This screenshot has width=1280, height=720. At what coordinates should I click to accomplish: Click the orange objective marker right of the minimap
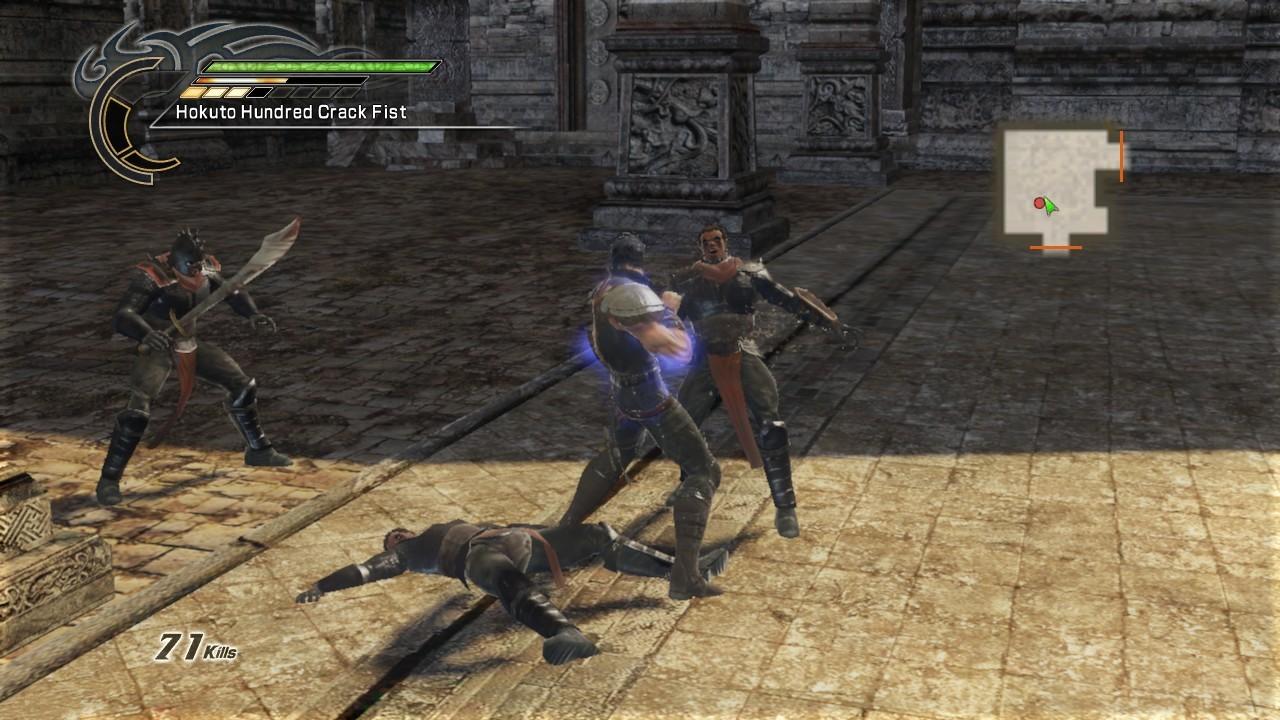(1122, 155)
